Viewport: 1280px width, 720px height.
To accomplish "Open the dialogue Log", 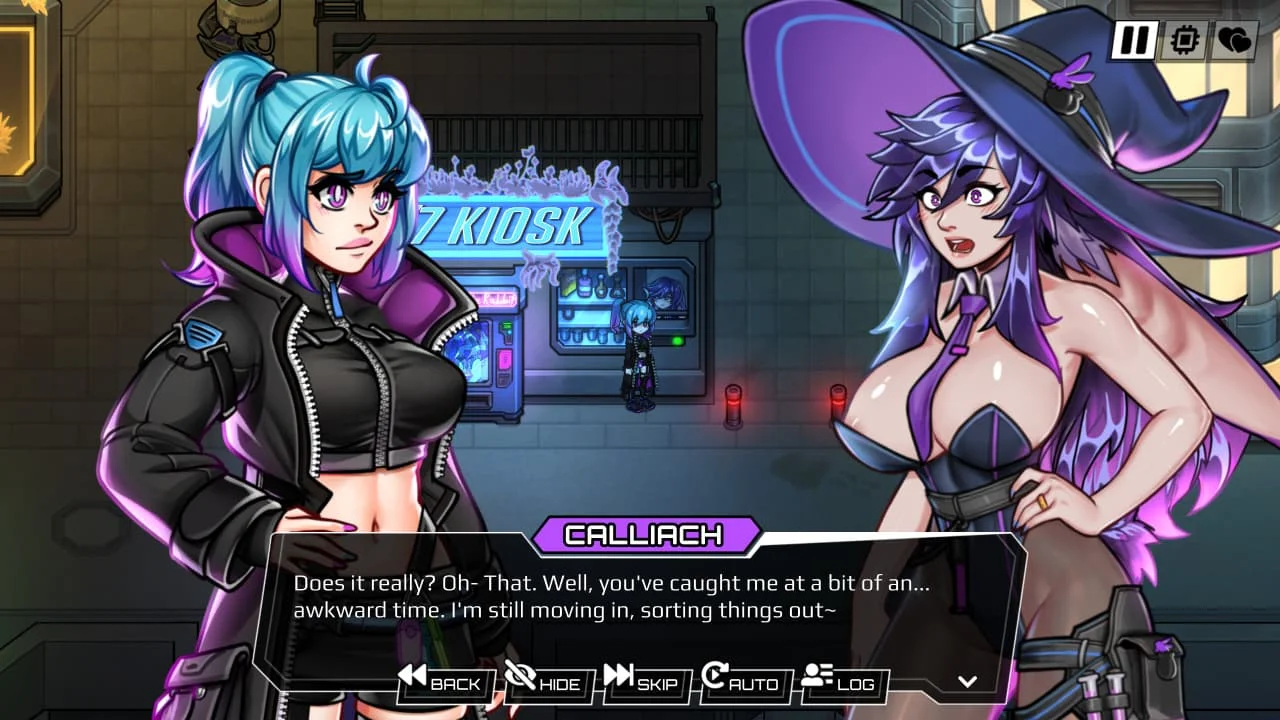I will coord(840,683).
